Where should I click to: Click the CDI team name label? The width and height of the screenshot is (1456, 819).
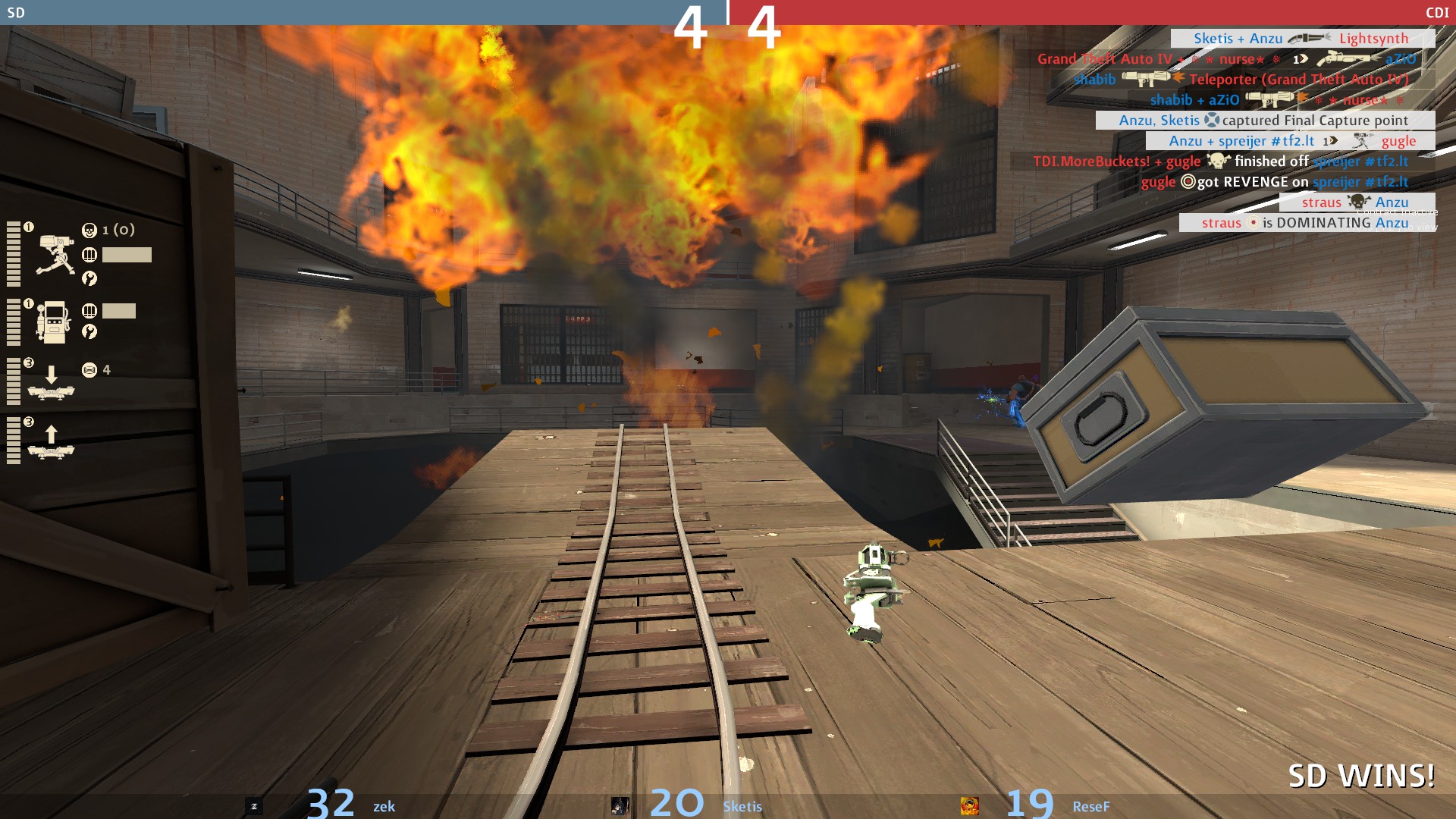pyautogui.click(x=1436, y=13)
